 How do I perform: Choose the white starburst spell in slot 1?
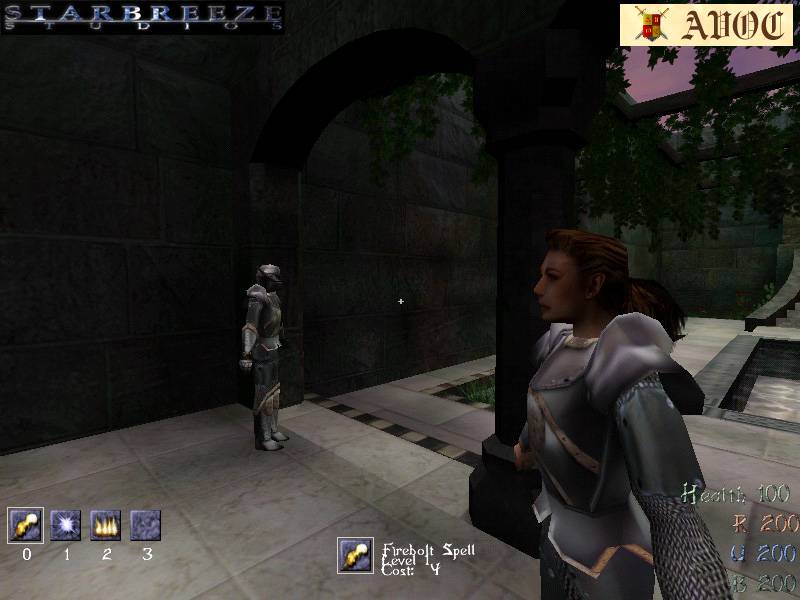pos(66,525)
